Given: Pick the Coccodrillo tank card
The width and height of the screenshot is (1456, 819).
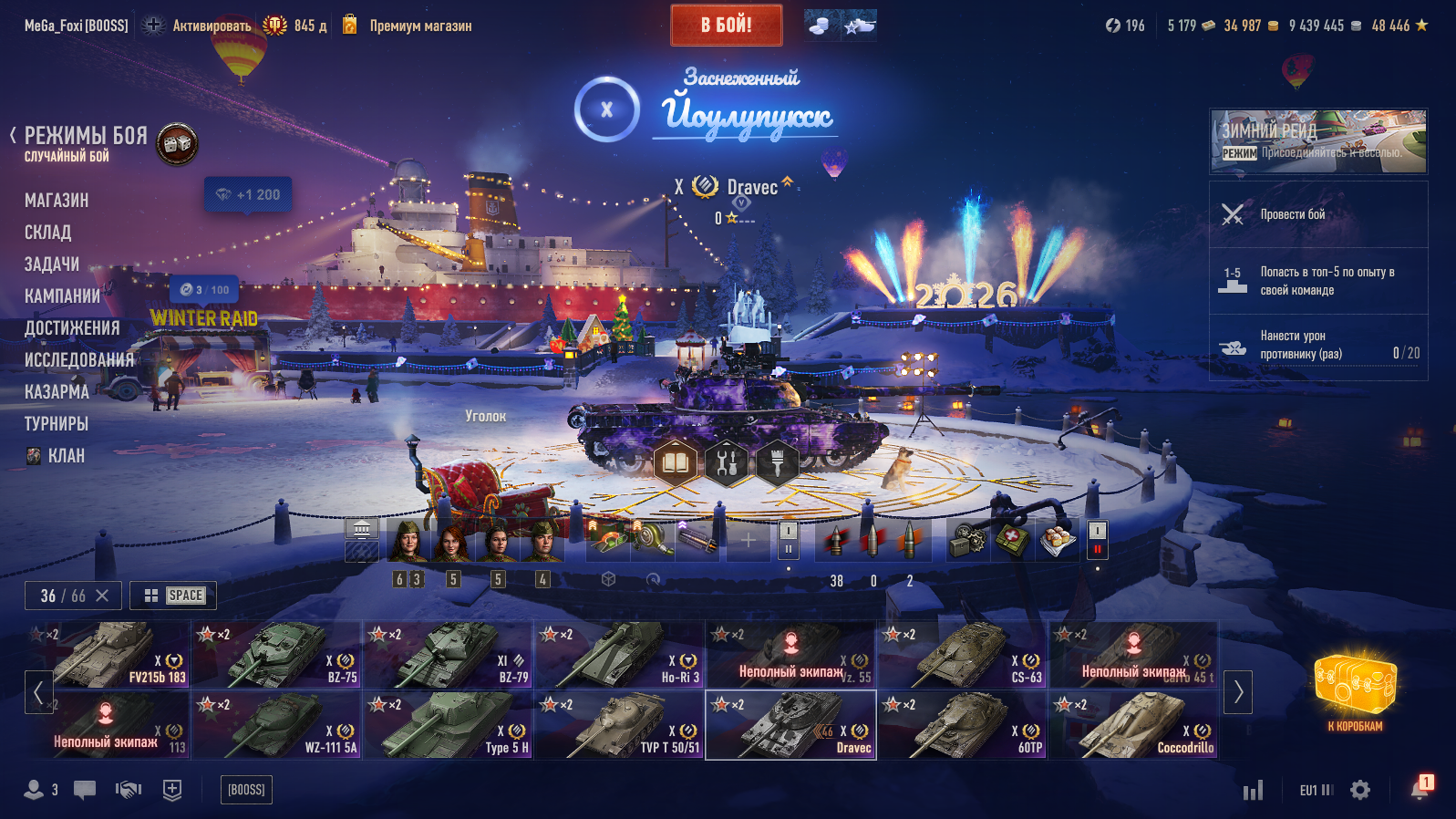Looking at the screenshot, I should pos(1134,725).
